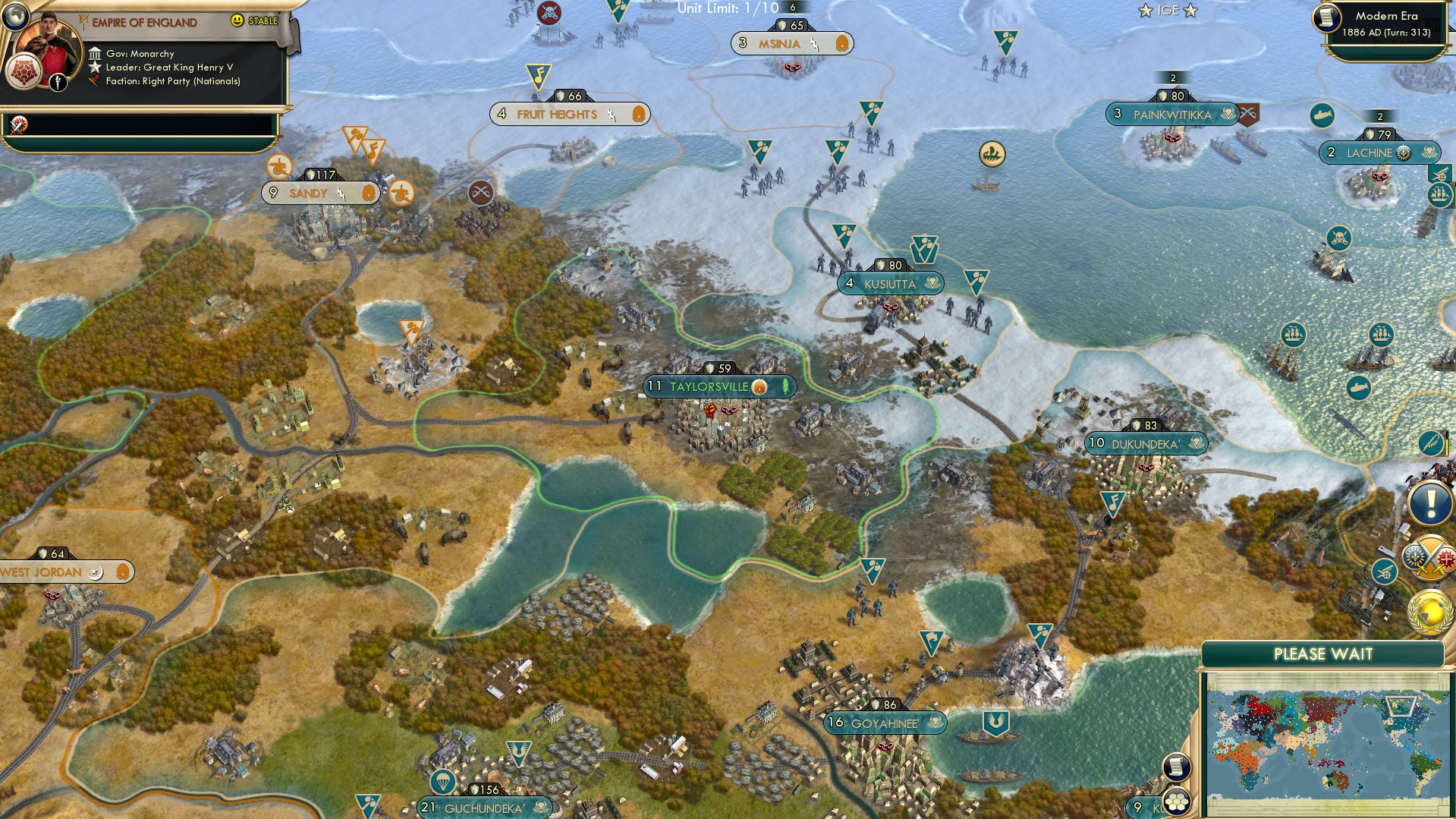Select the Kusiutta city banner
The image size is (1456, 819).
point(890,282)
